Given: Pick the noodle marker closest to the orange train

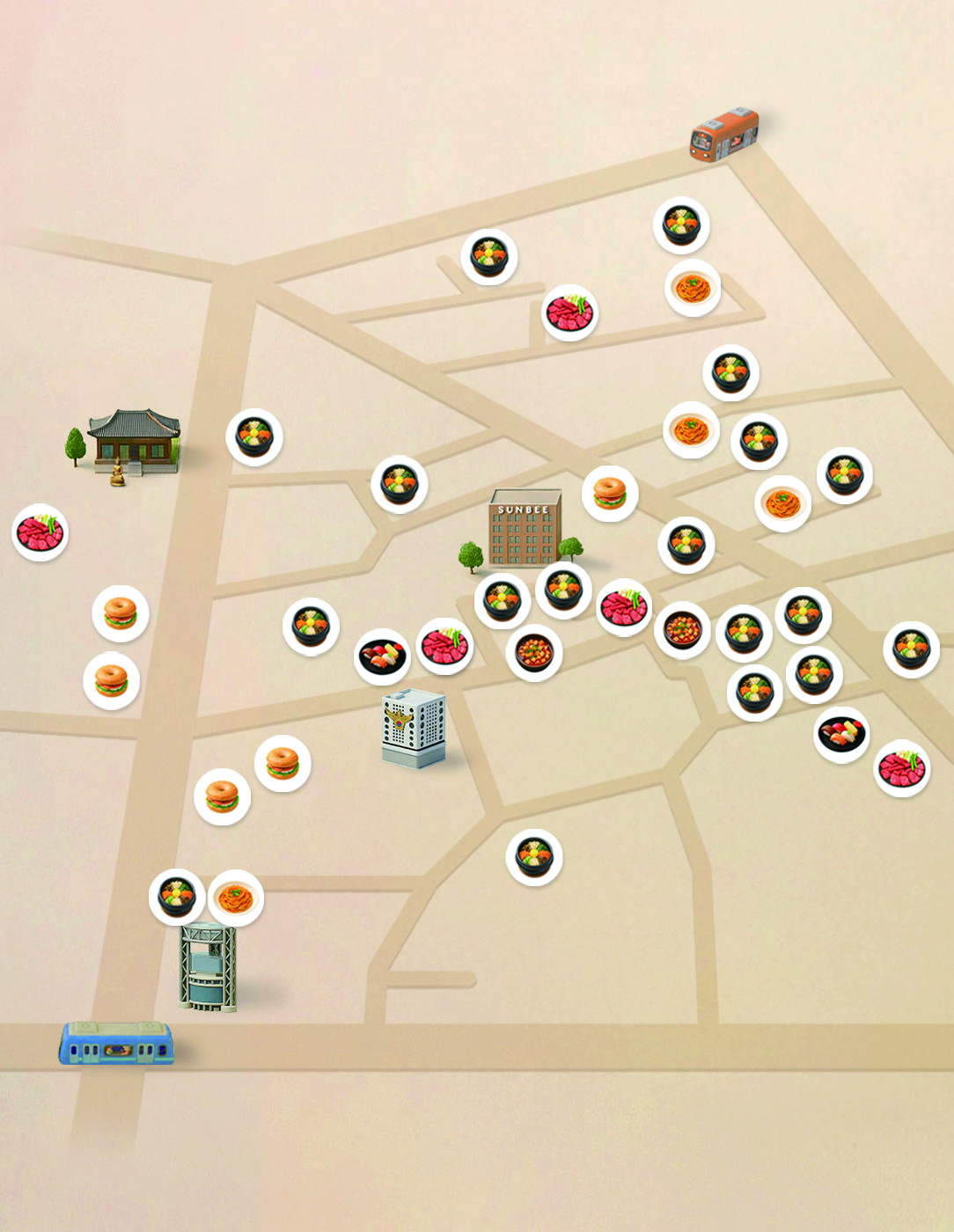Looking at the screenshot, I should 693,288.
